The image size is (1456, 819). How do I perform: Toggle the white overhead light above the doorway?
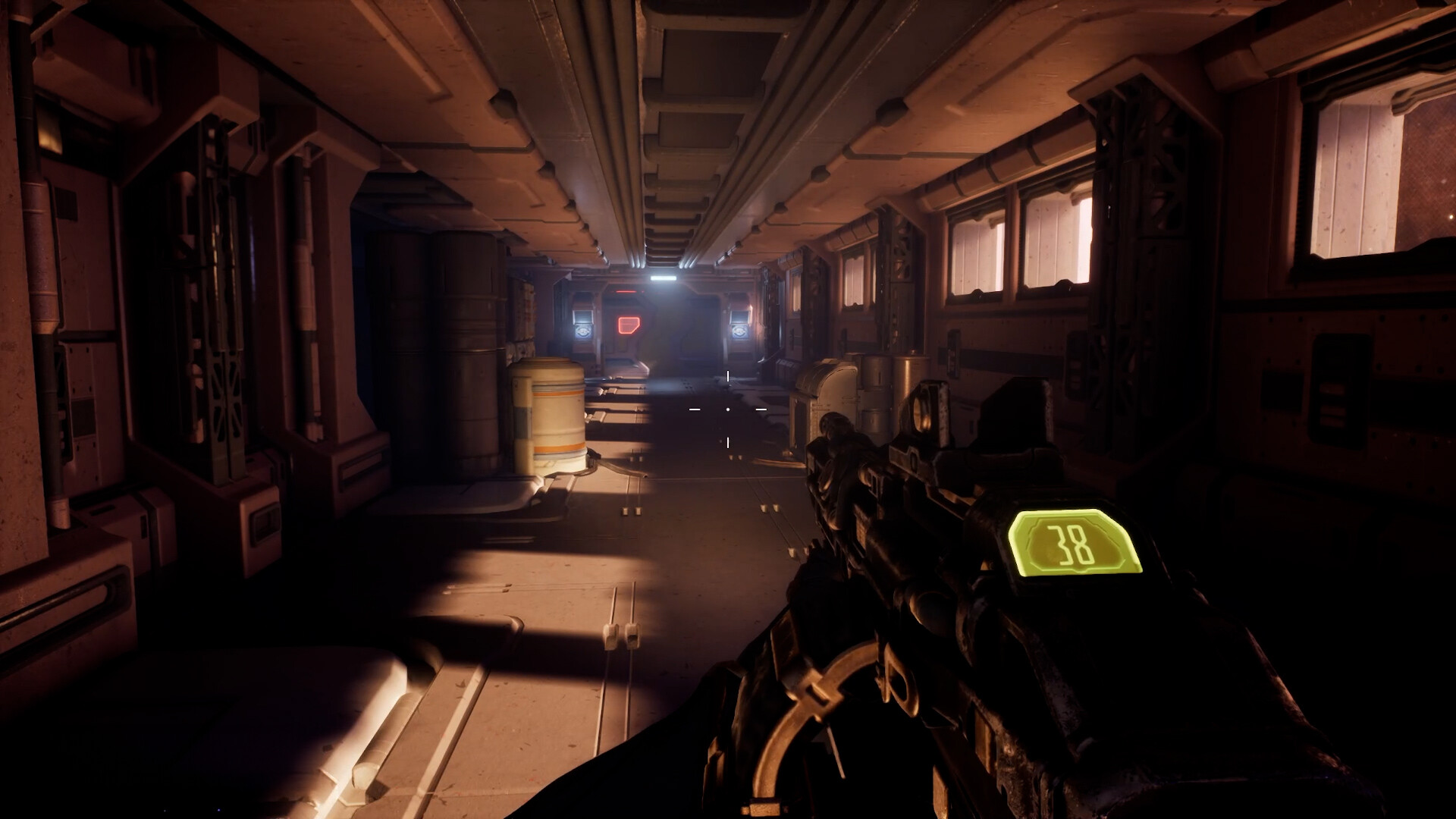coord(664,278)
